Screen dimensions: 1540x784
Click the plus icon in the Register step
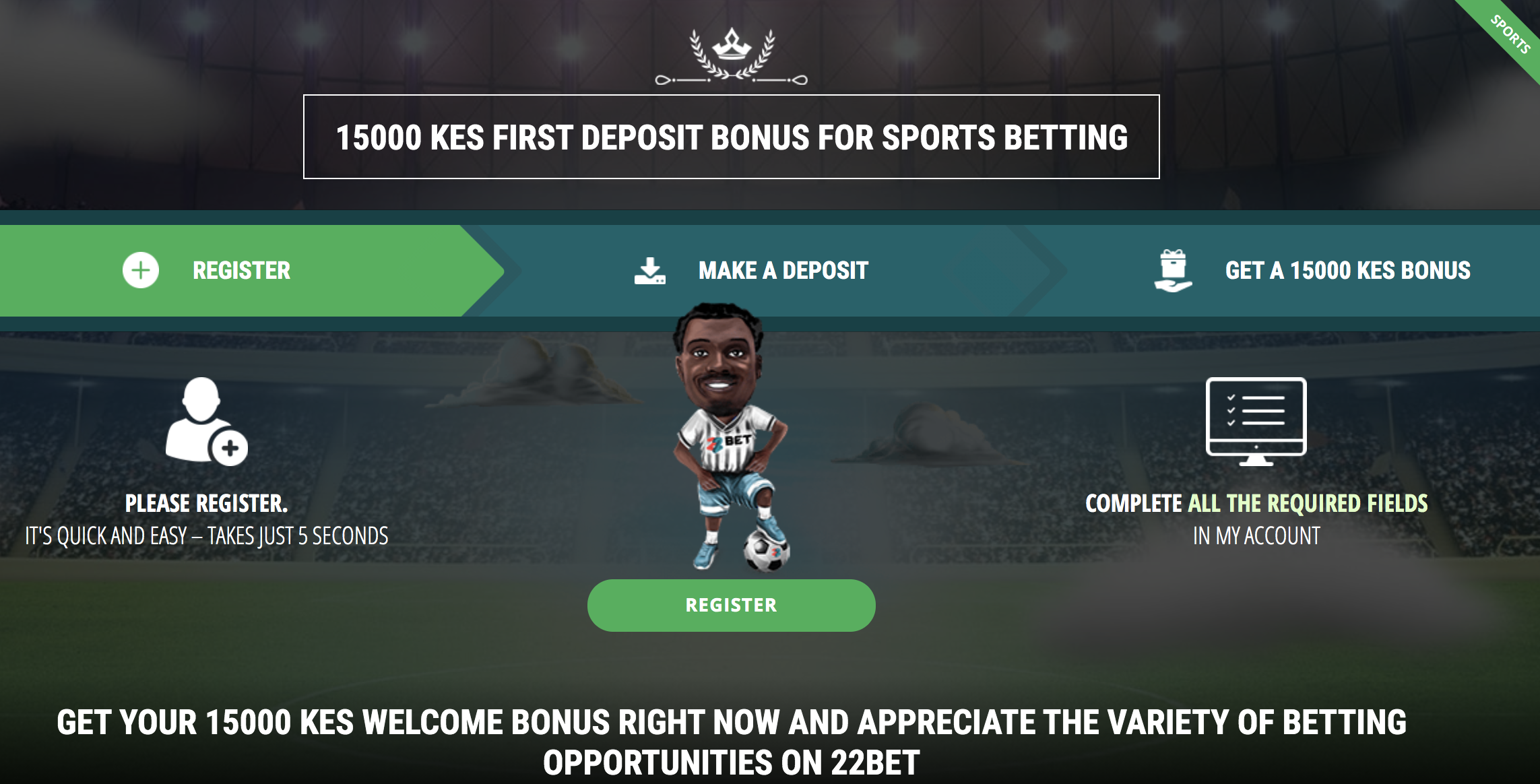pos(139,271)
